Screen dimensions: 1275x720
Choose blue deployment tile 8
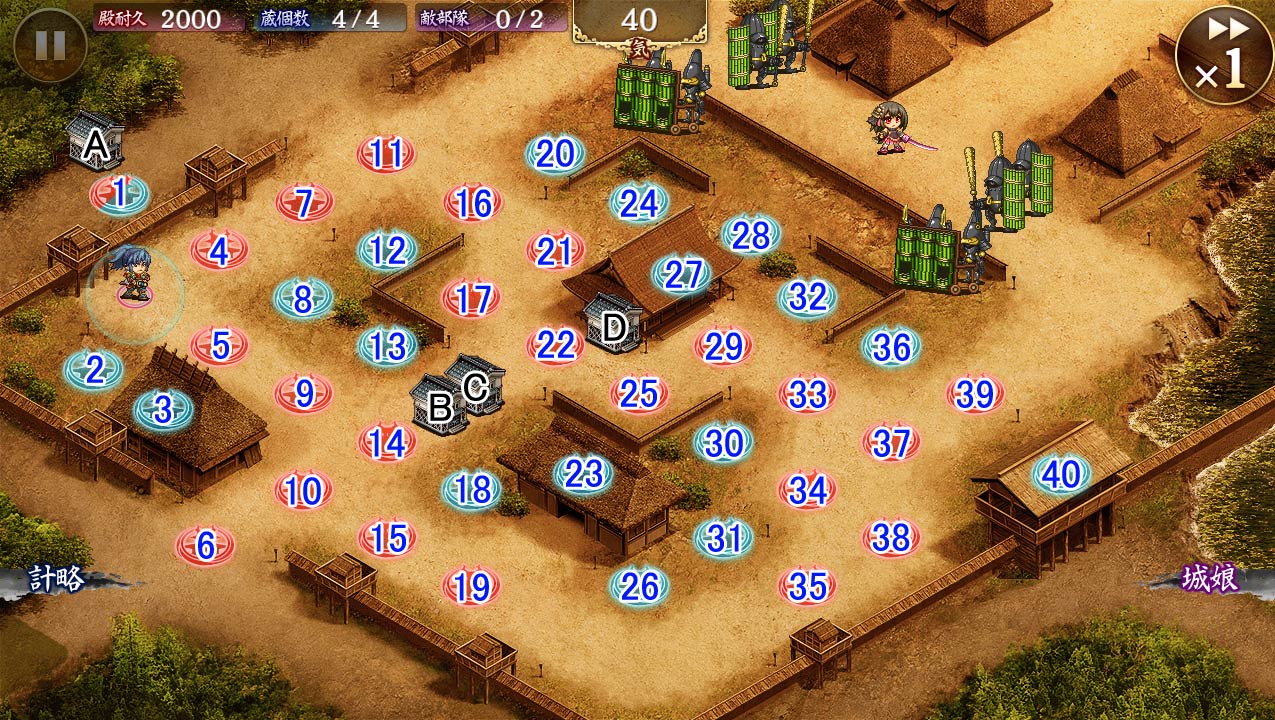coord(303,298)
